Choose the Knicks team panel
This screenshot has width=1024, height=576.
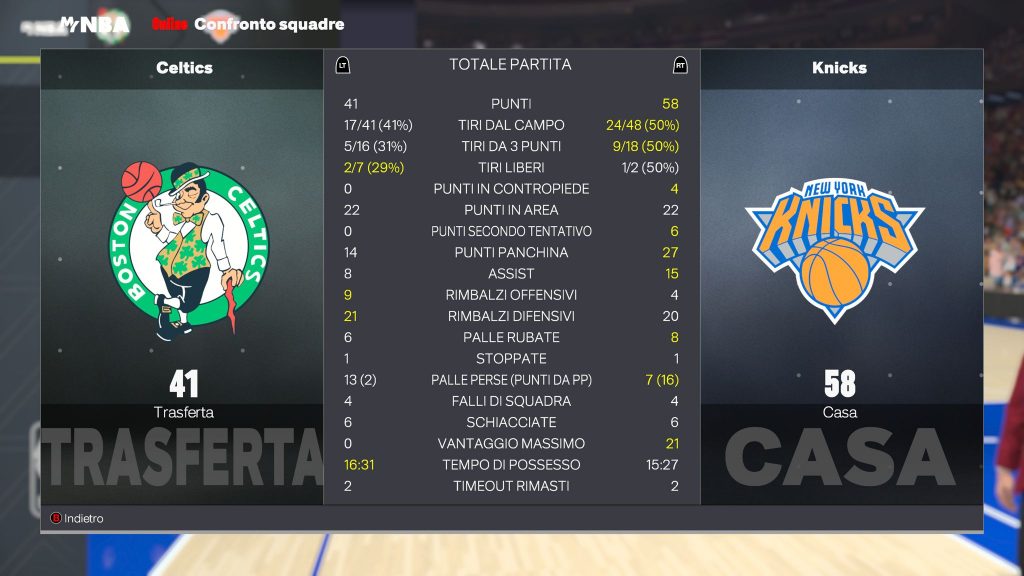point(840,250)
